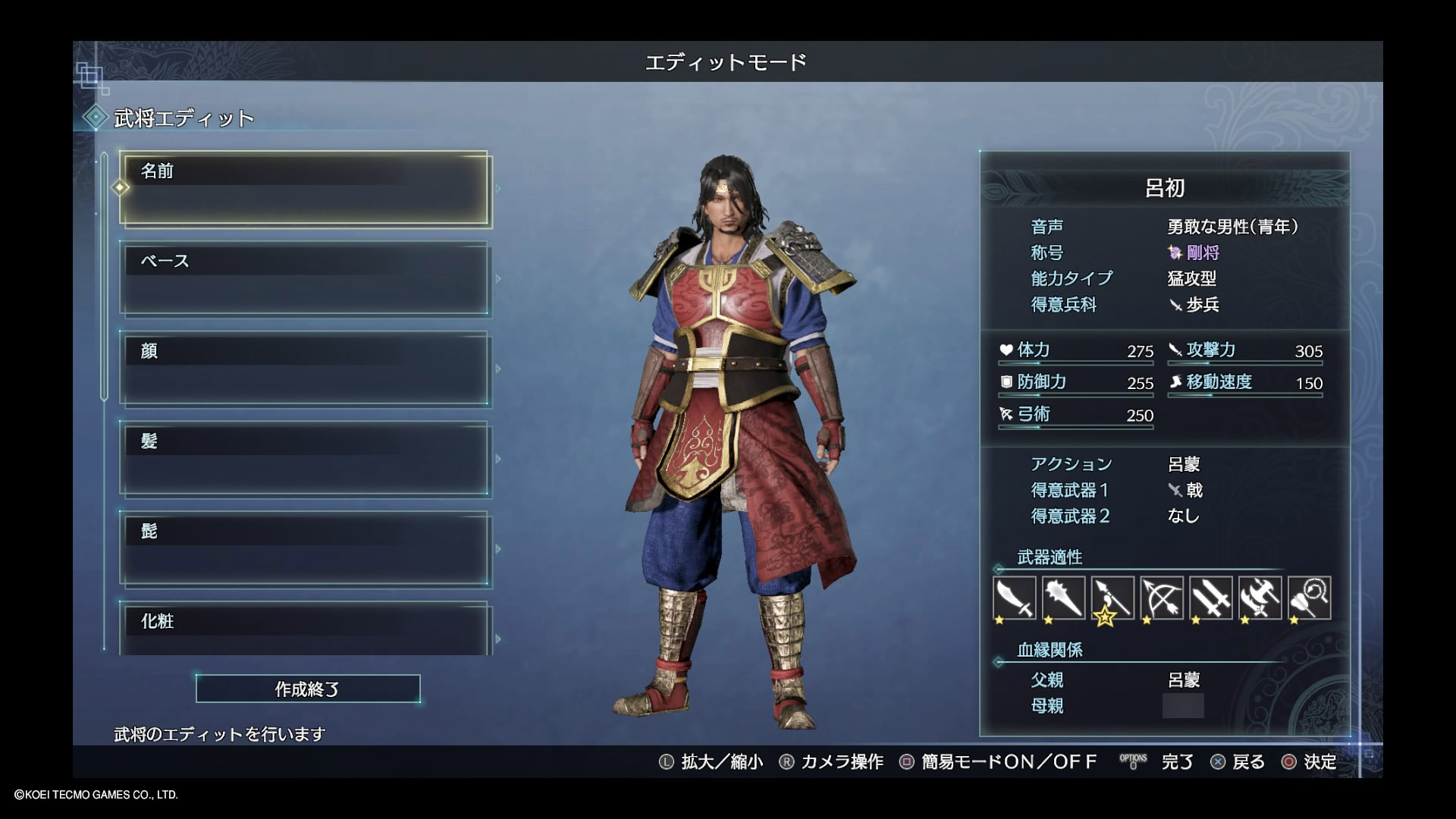
Task: Choose the twin swords aptitude icon
Action: pos(1211,598)
